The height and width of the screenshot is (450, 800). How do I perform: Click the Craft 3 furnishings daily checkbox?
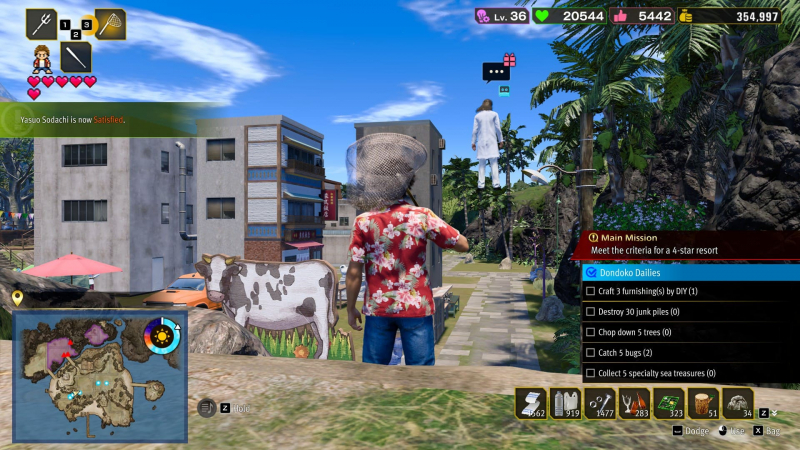[590, 291]
